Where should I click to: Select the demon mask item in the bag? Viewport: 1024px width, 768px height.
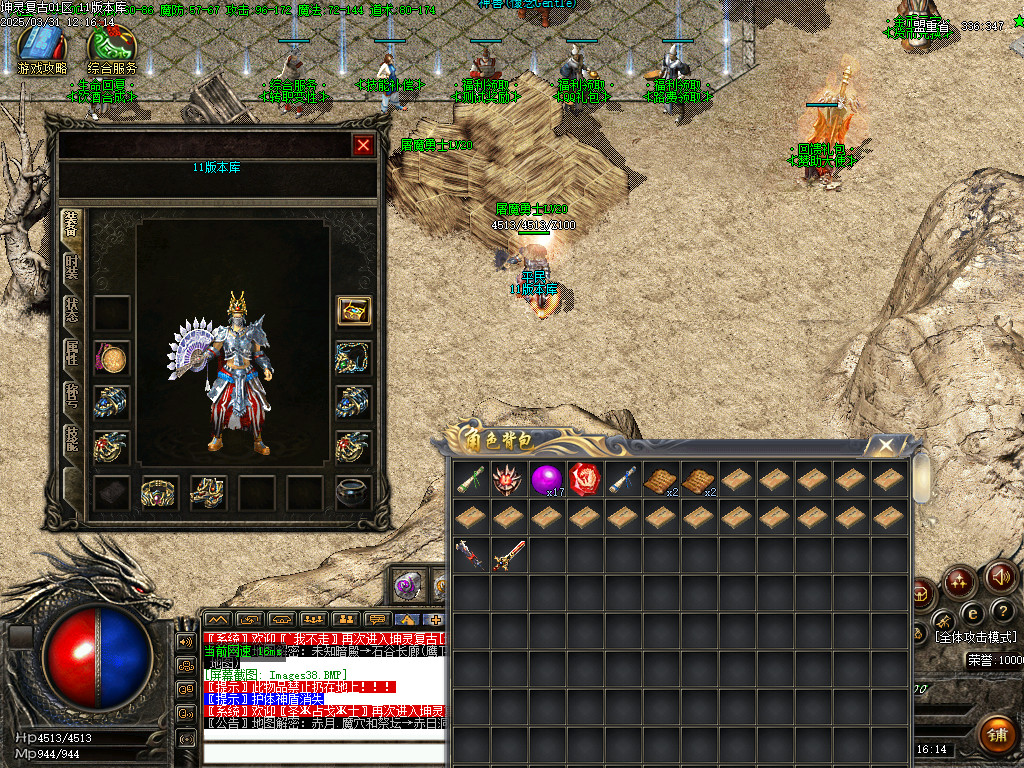pos(509,480)
